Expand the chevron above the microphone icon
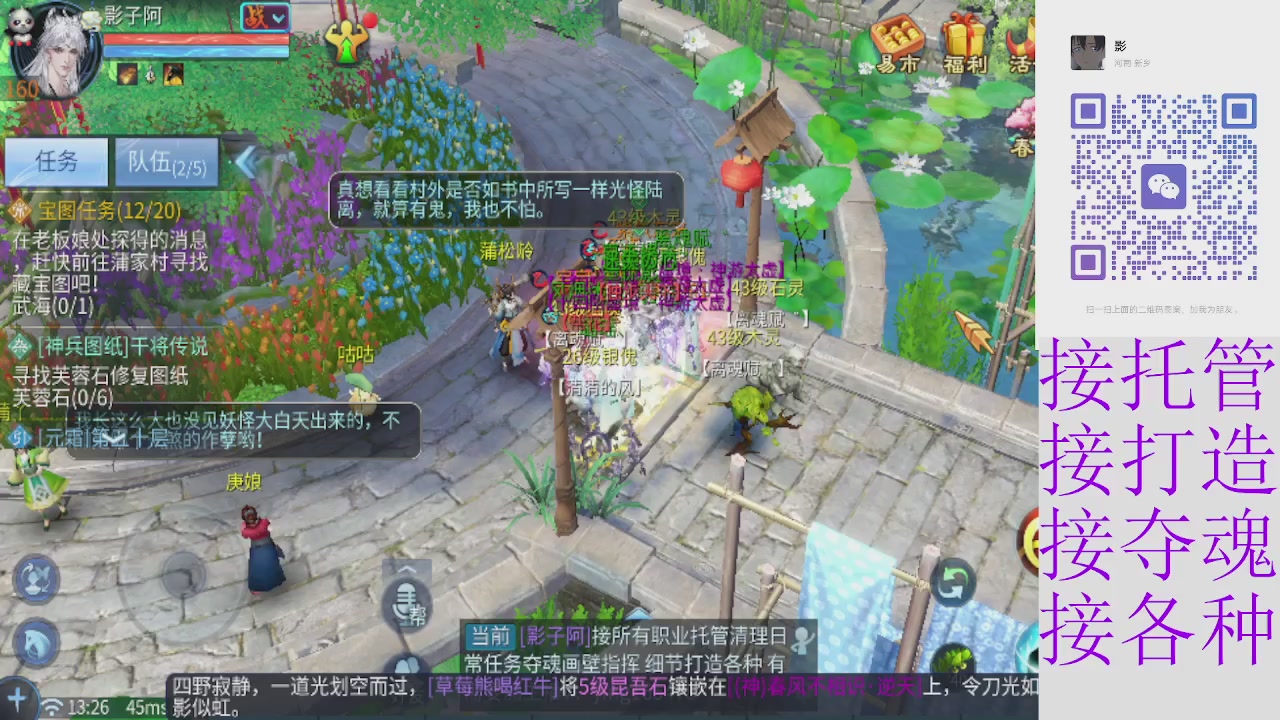This screenshot has height=720, width=1280. click(408, 568)
